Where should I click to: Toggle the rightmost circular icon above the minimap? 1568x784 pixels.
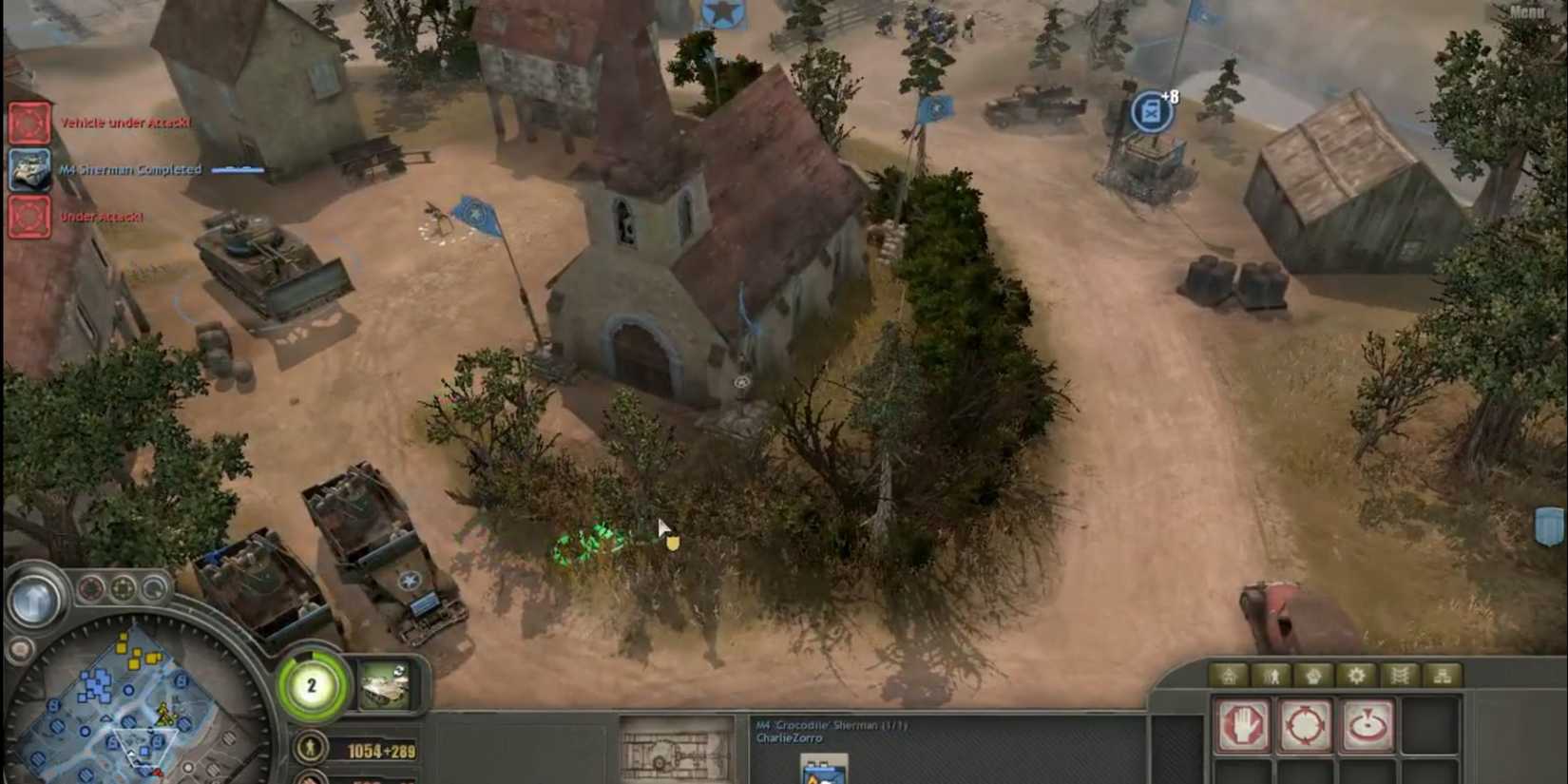(154, 588)
